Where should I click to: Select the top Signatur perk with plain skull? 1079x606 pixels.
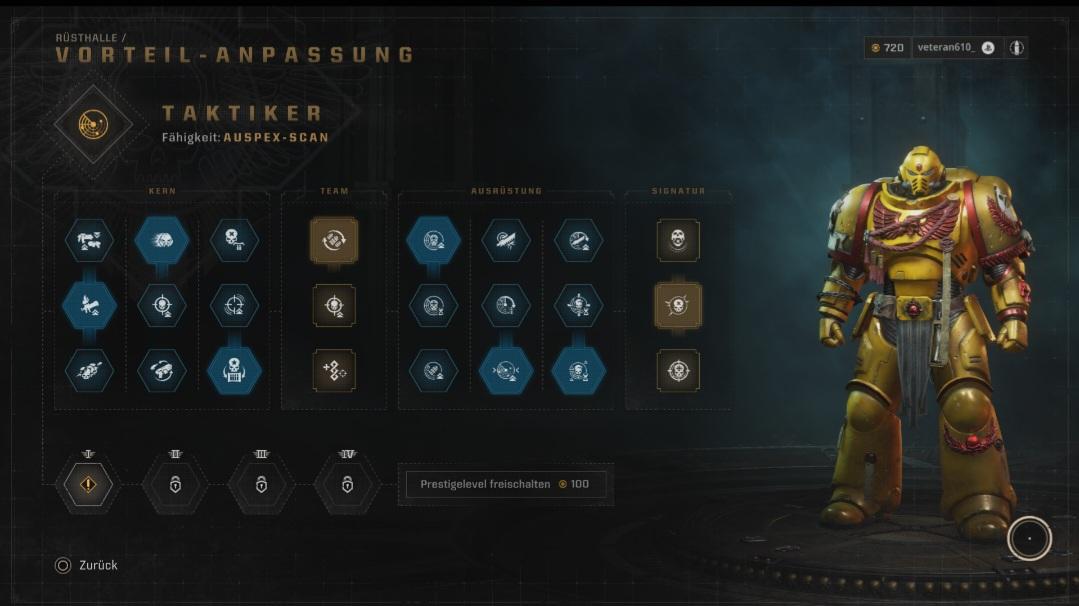pyautogui.click(x=678, y=241)
